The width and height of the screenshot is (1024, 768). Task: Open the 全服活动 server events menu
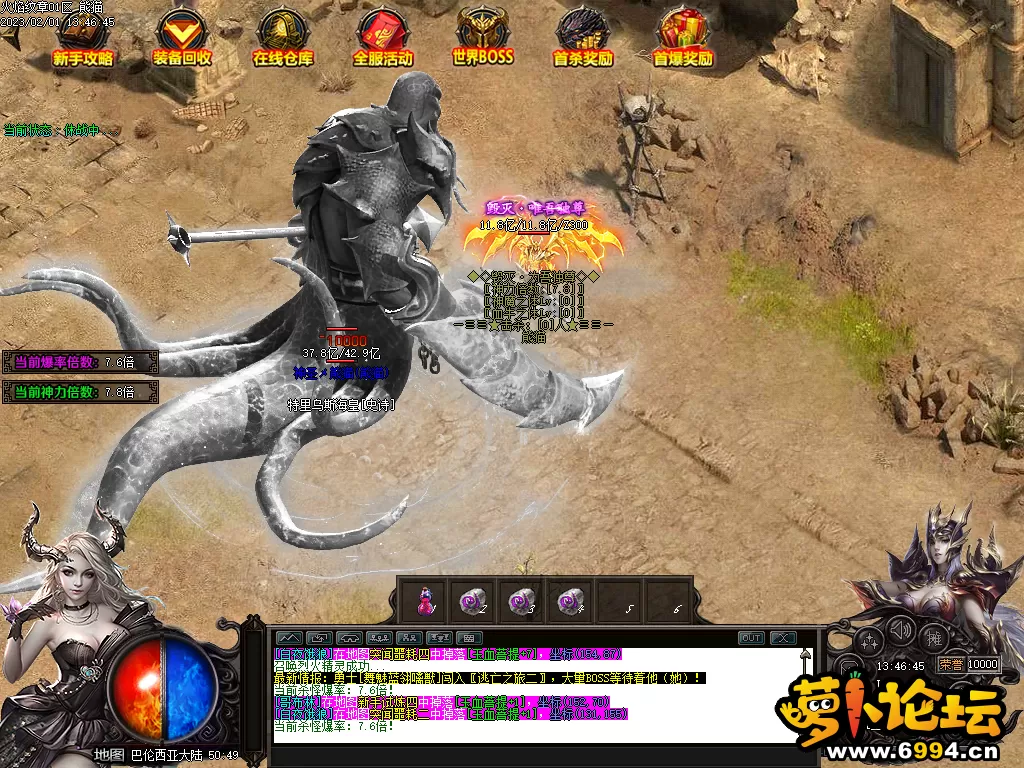[383, 40]
